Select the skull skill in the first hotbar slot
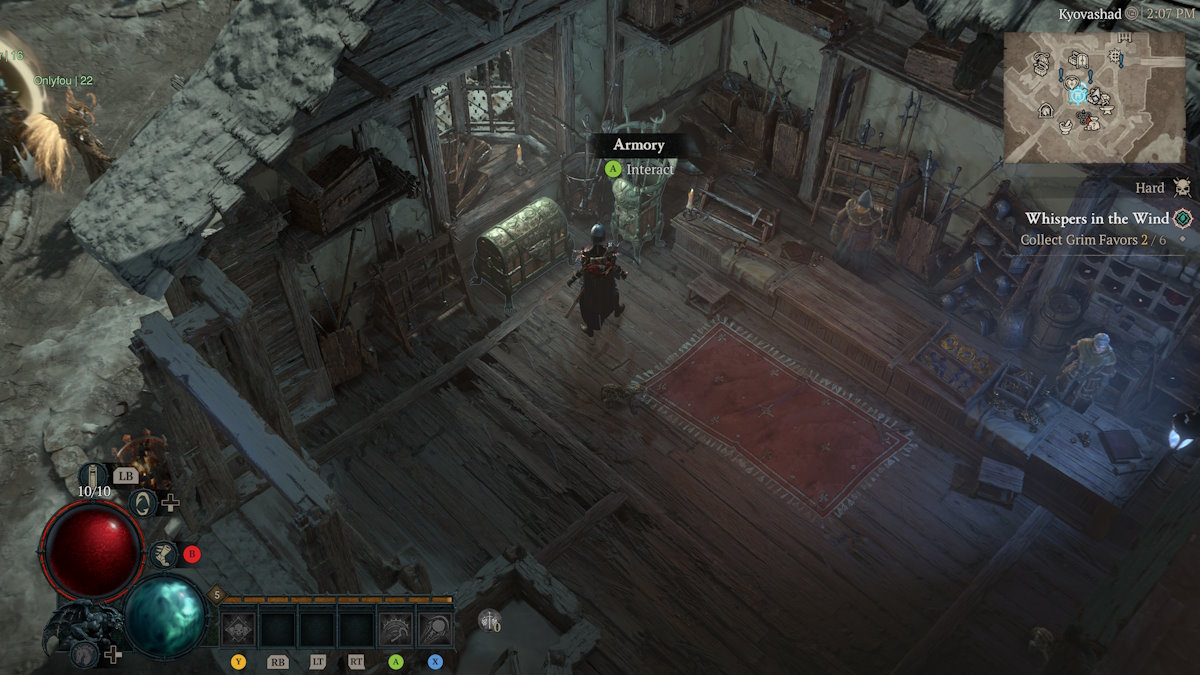Image resolution: width=1200 pixels, height=675 pixels. pyautogui.click(x=238, y=630)
